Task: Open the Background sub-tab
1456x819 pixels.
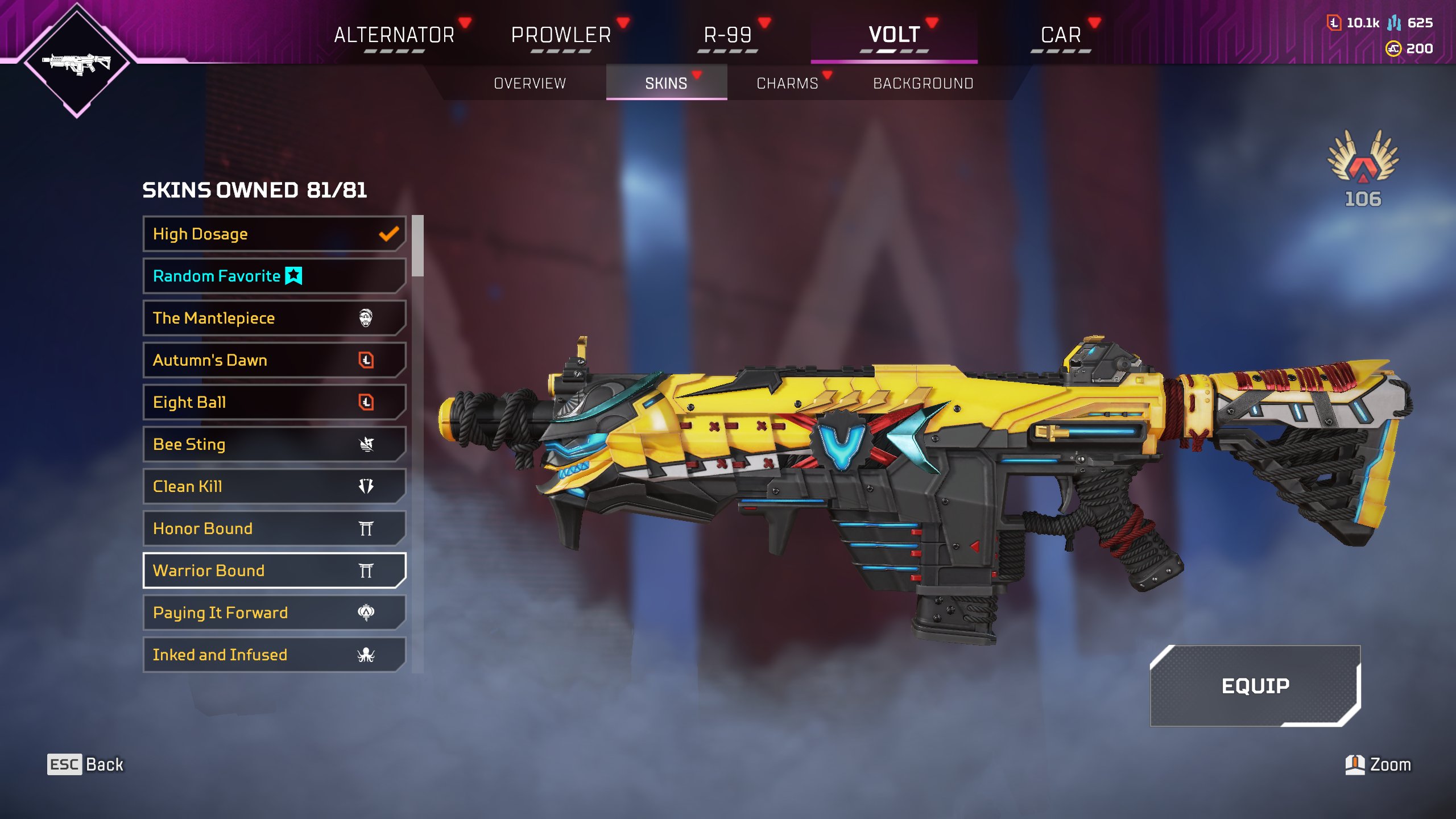Action: click(923, 84)
